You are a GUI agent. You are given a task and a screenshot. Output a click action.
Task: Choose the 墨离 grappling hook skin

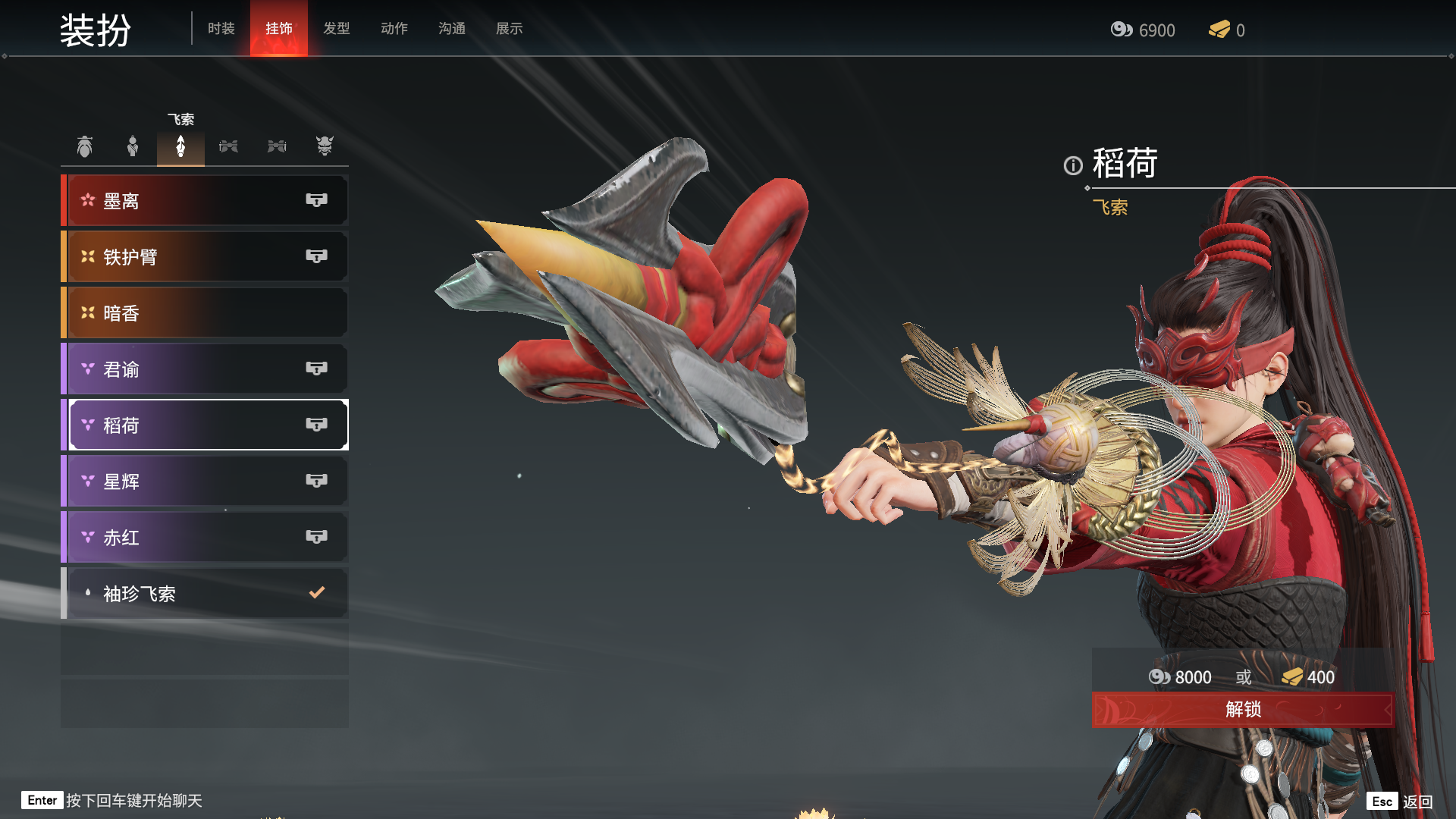(x=205, y=201)
